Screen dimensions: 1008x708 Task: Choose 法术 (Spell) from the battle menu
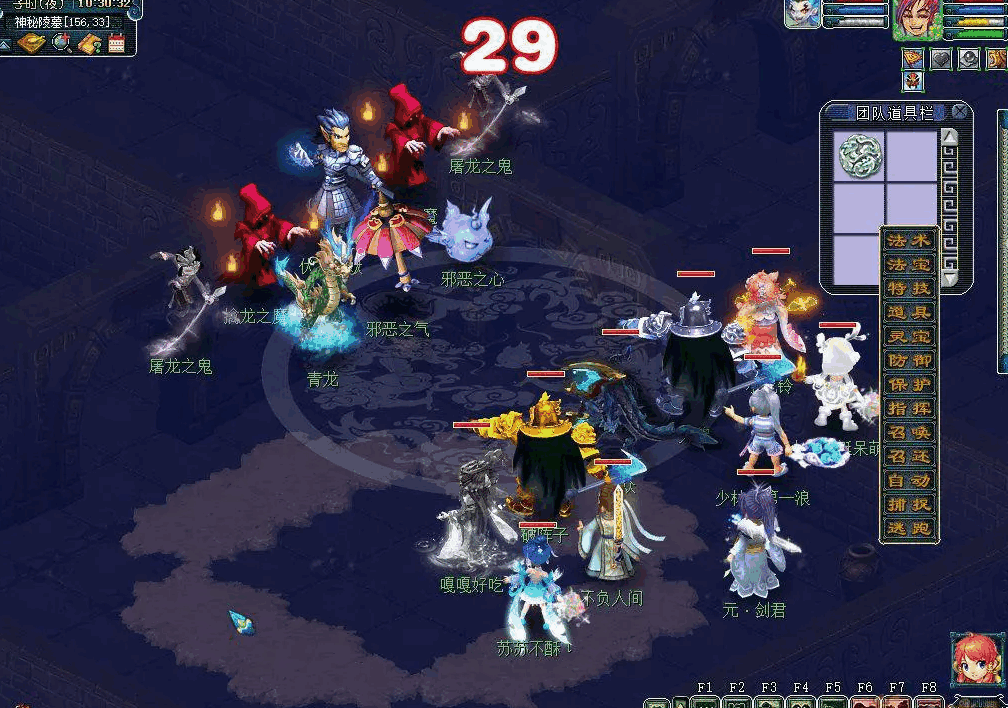coord(909,241)
